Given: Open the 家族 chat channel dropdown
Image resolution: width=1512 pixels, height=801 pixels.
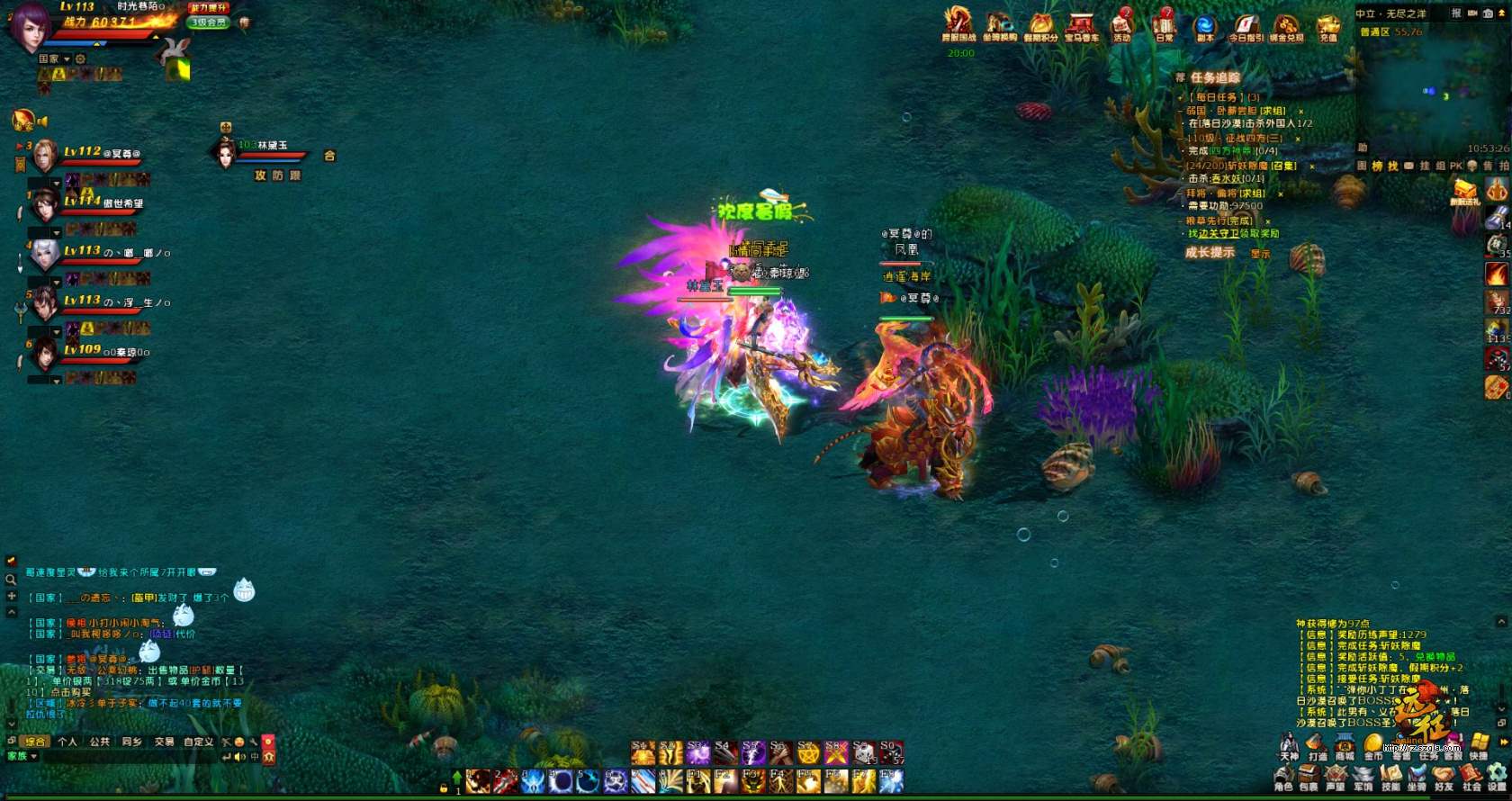Looking at the screenshot, I should pyautogui.click(x=22, y=757).
